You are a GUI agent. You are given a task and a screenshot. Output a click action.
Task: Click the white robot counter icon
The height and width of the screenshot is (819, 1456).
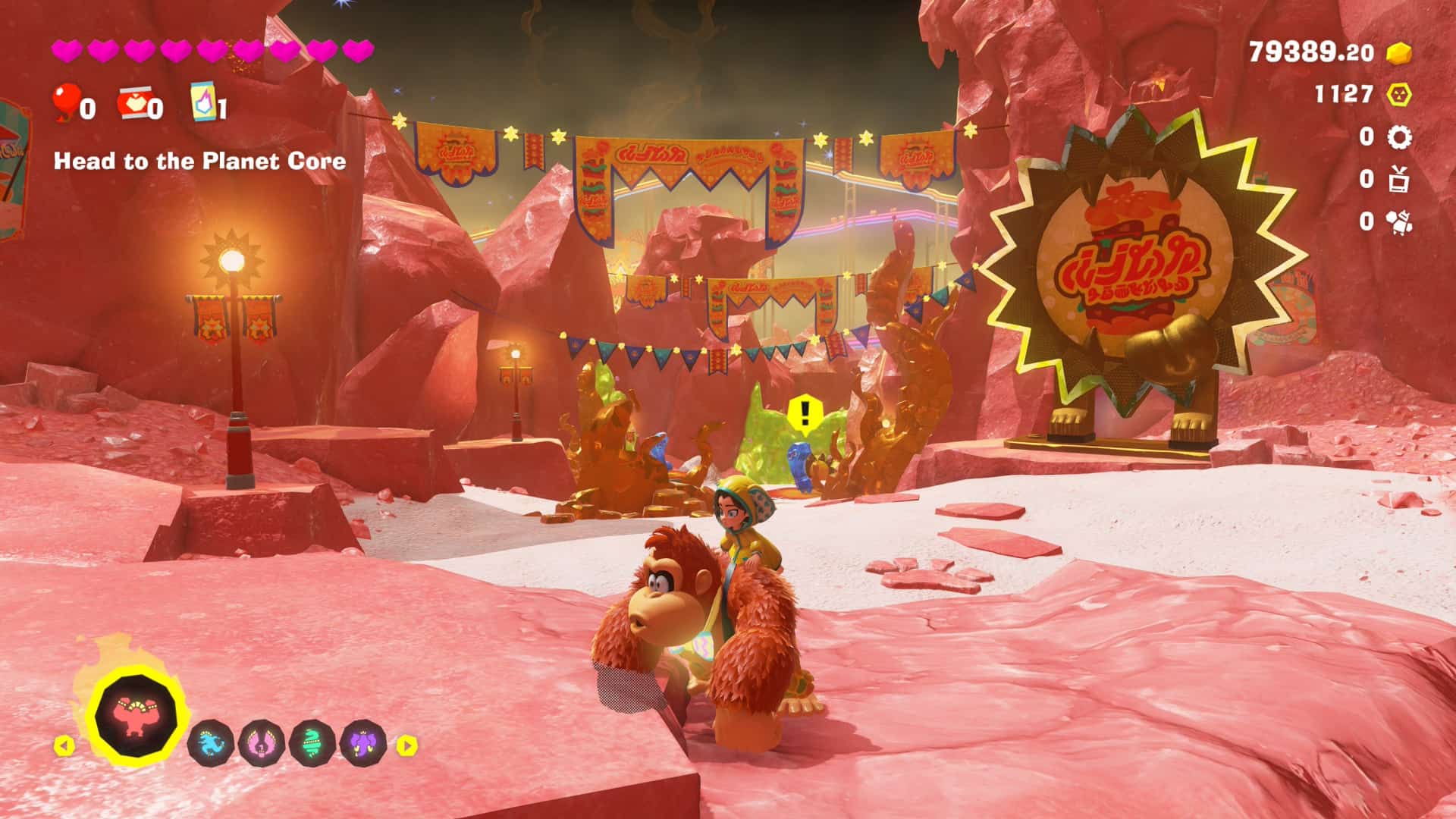click(x=1398, y=221)
